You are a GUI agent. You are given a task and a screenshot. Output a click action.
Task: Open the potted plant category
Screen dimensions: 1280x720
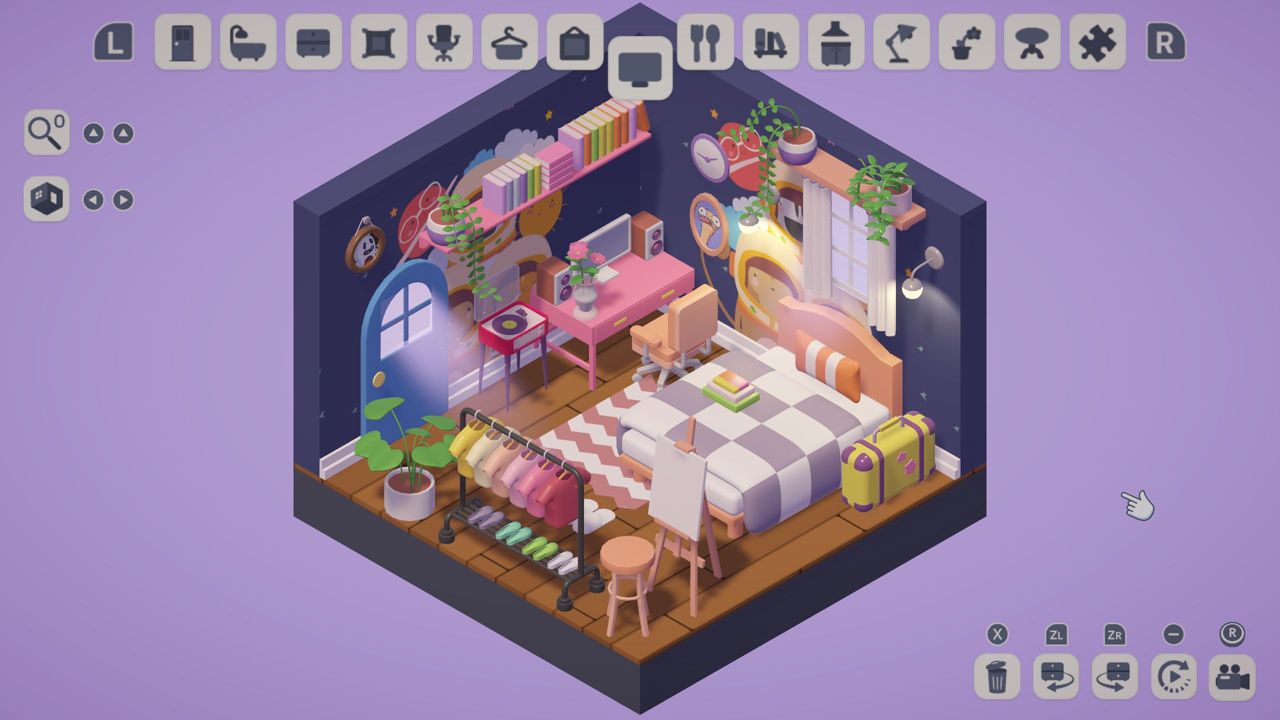point(966,43)
